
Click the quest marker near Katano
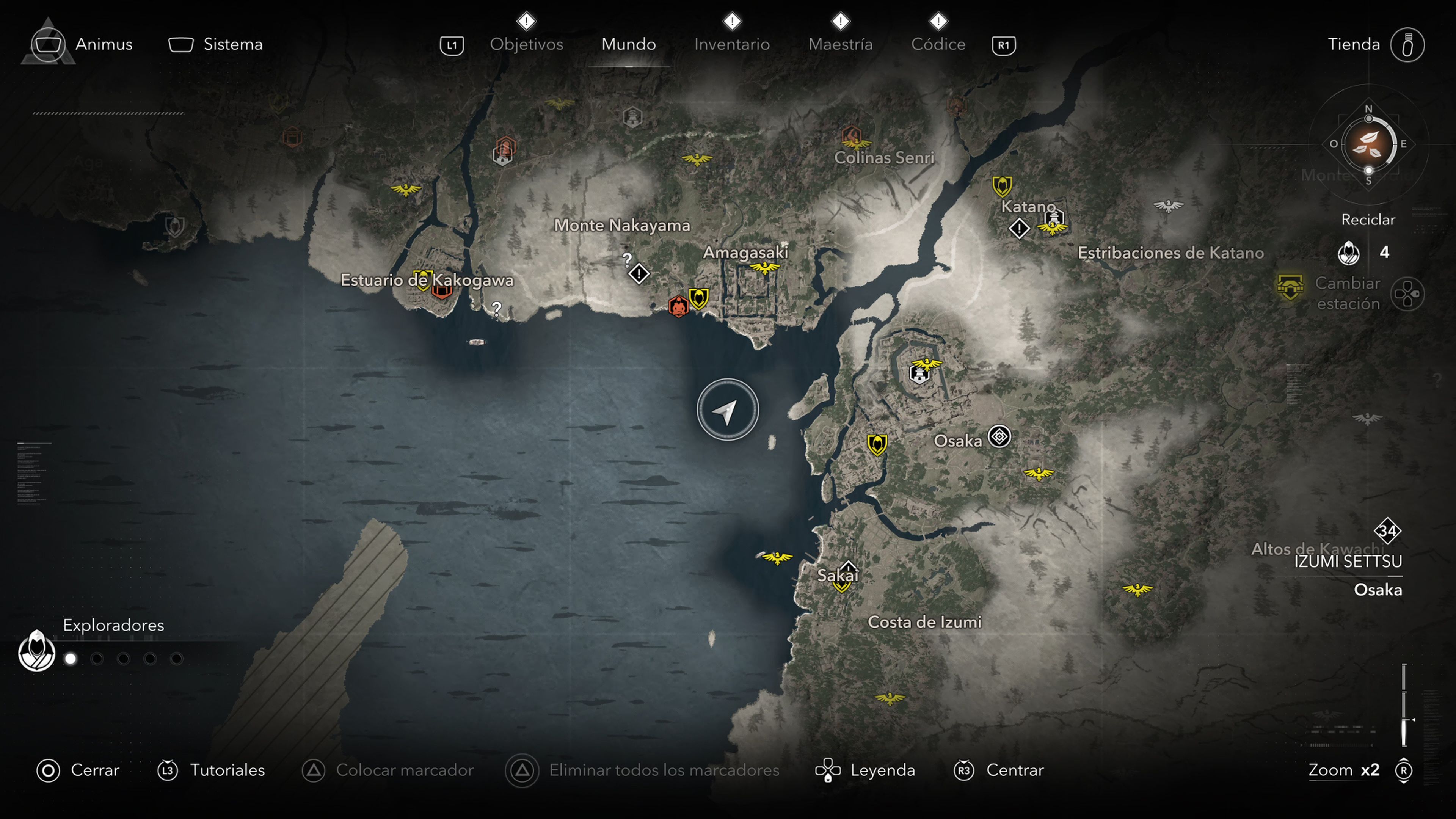[x=1019, y=229]
